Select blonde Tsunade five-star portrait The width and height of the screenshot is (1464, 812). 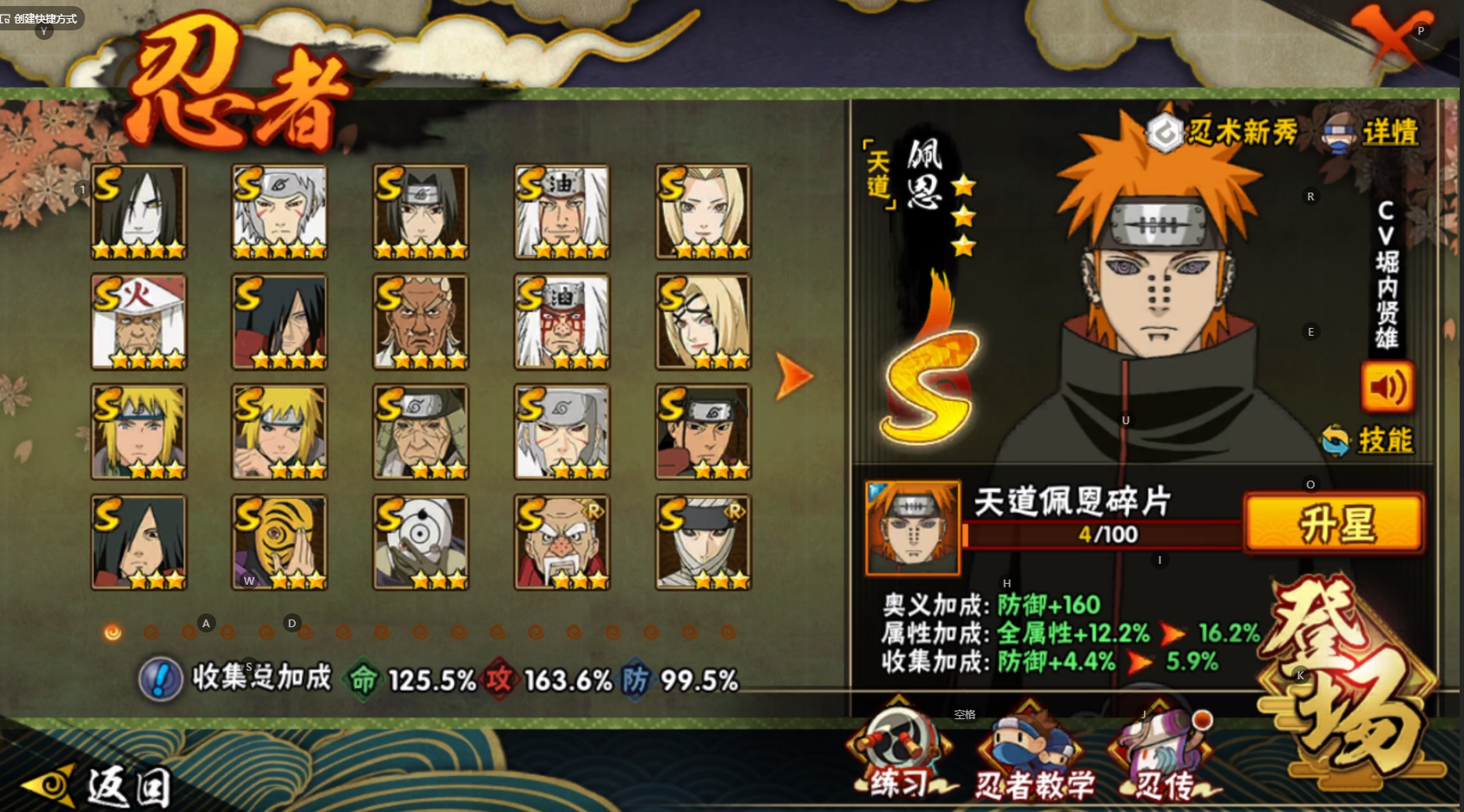[703, 212]
